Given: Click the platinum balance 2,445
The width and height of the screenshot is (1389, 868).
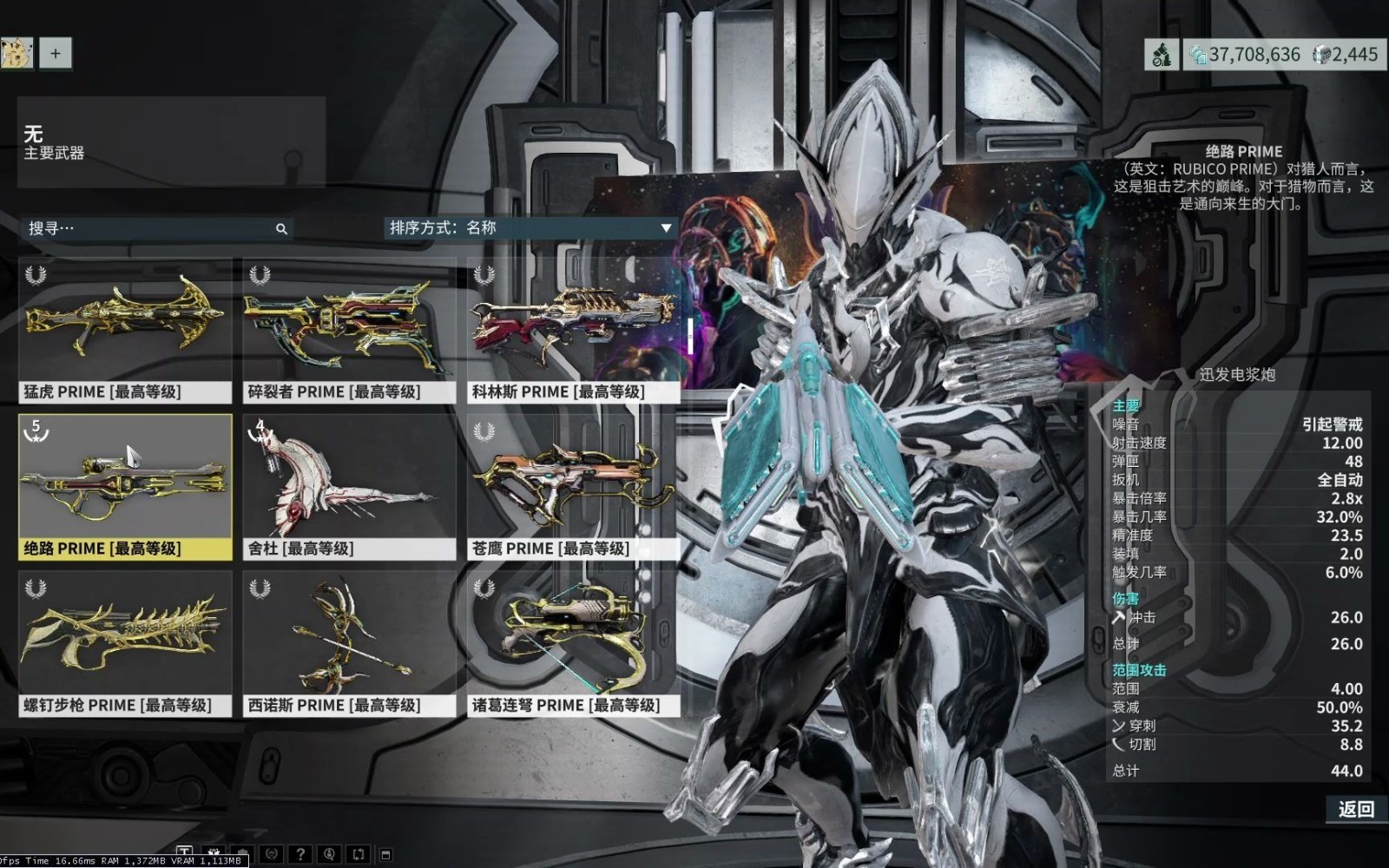Looking at the screenshot, I should coord(1346,55).
